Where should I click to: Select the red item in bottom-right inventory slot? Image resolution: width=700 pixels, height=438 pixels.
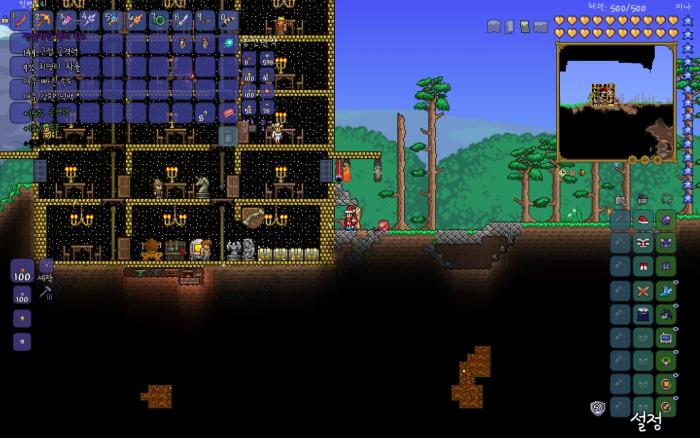tap(228, 112)
